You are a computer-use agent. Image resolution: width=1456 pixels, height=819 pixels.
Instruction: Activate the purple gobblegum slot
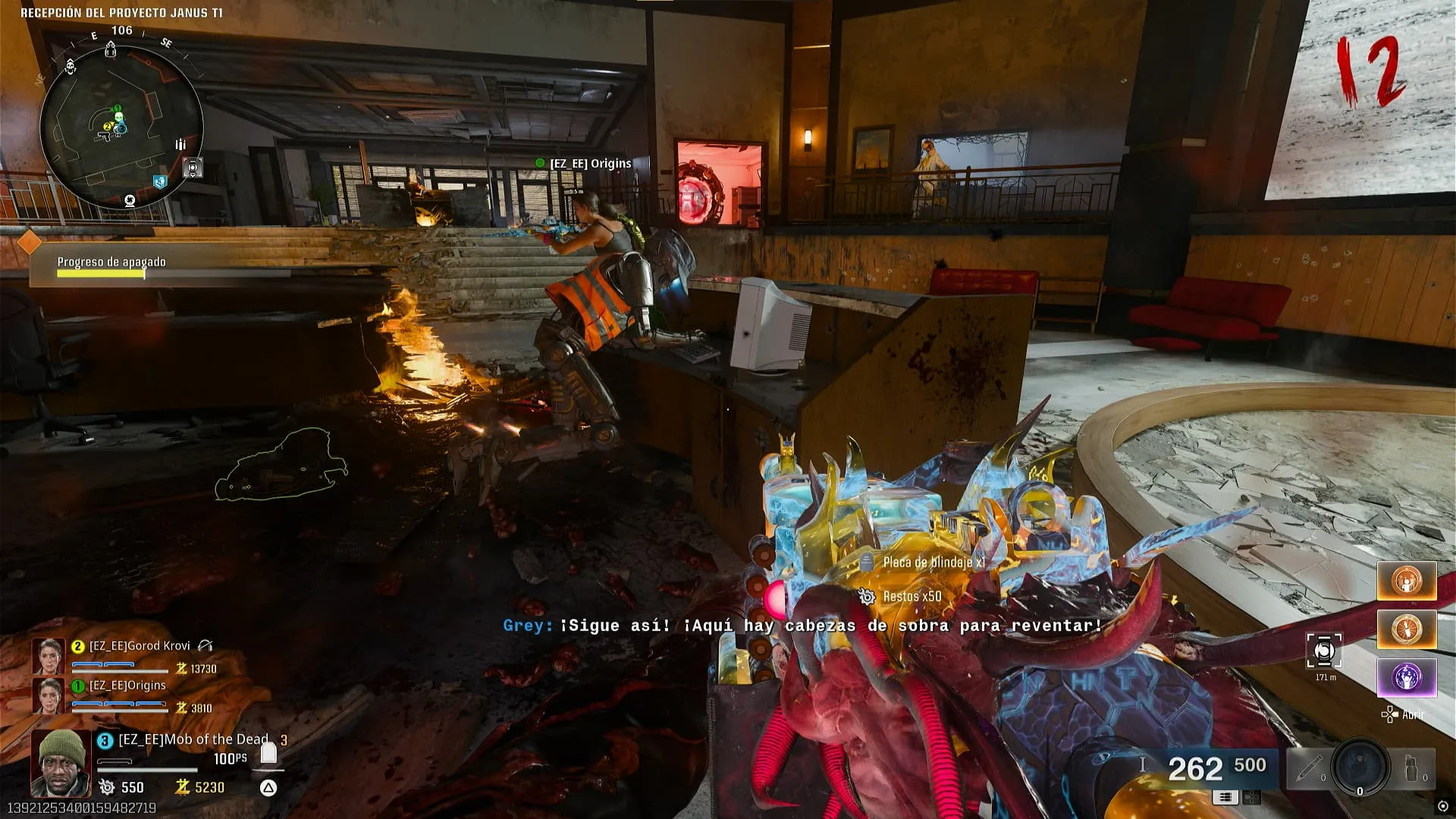coord(1407,677)
